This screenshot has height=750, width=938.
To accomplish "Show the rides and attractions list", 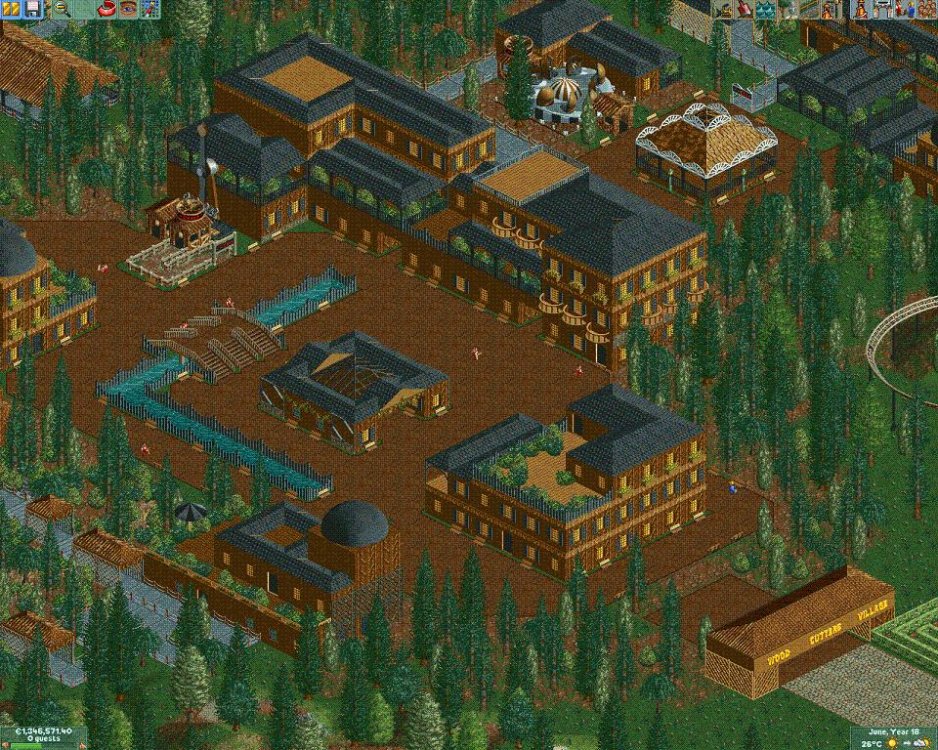I will [862, 9].
